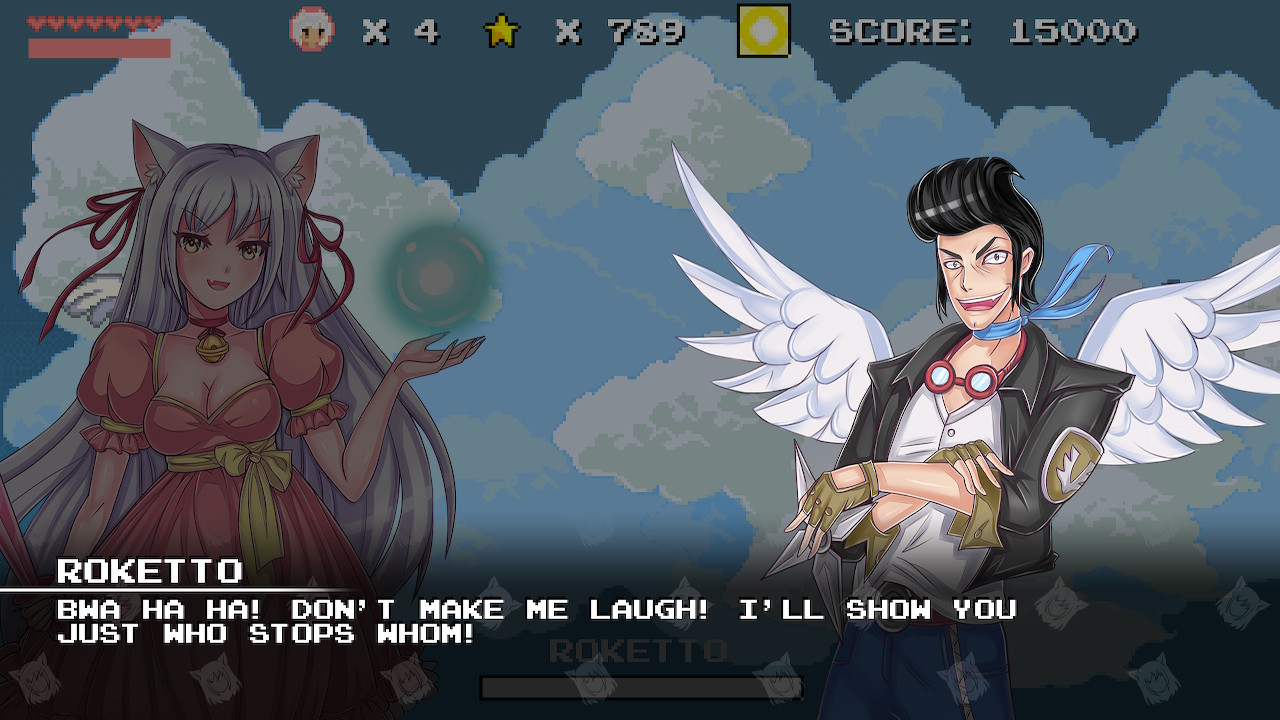
Task: Select the SCORE: 15000 display tab
Action: pyautogui.click(x=985, y=30)
